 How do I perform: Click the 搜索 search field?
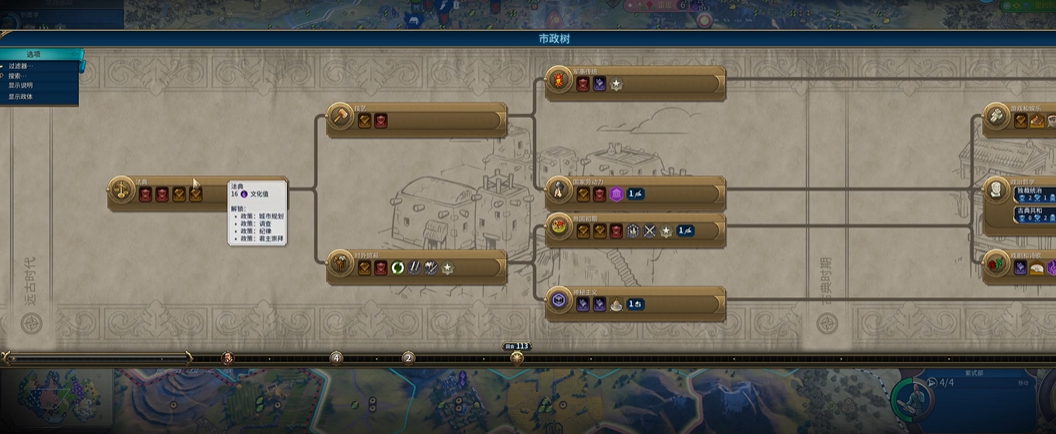pos(22,76)
